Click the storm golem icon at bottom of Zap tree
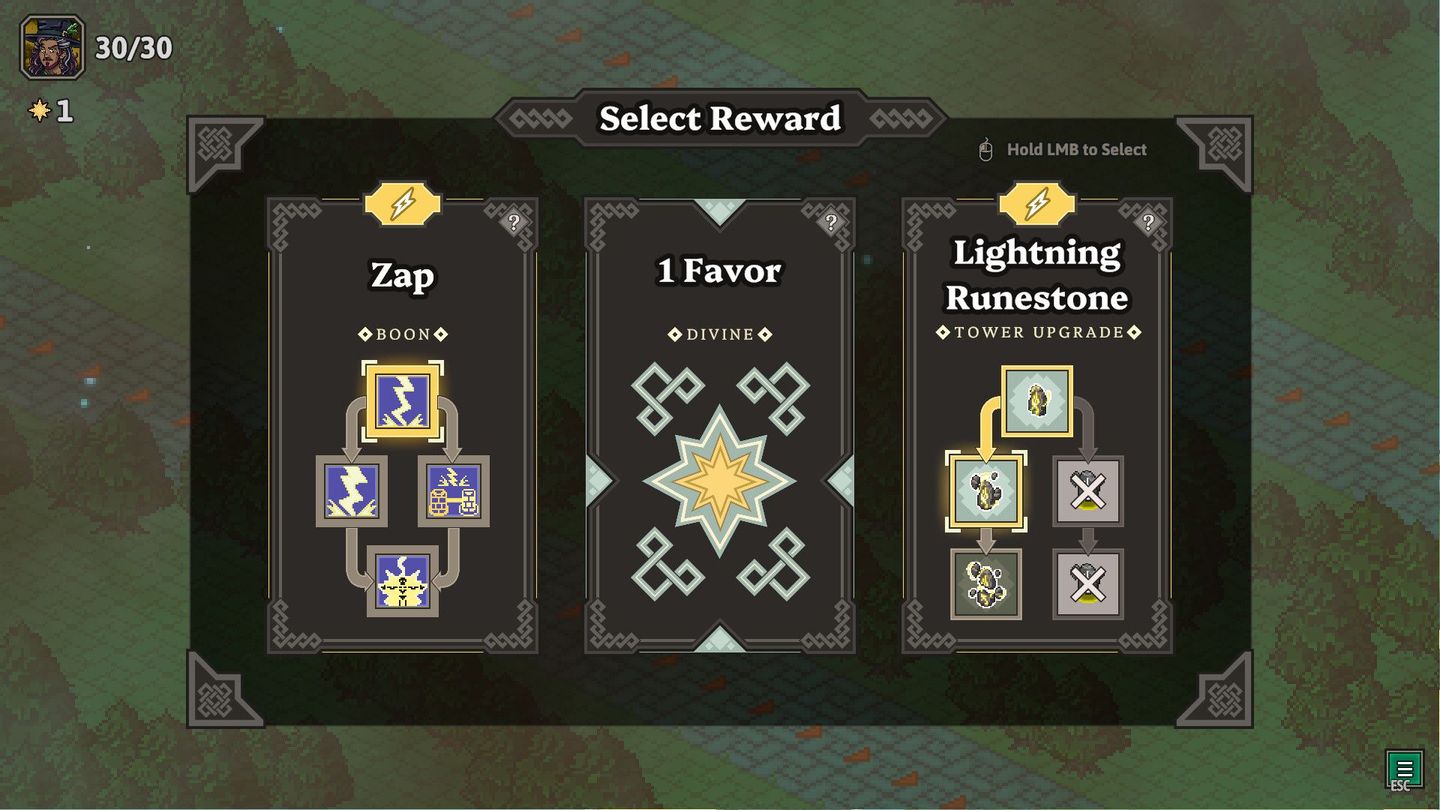 point(403,578)
